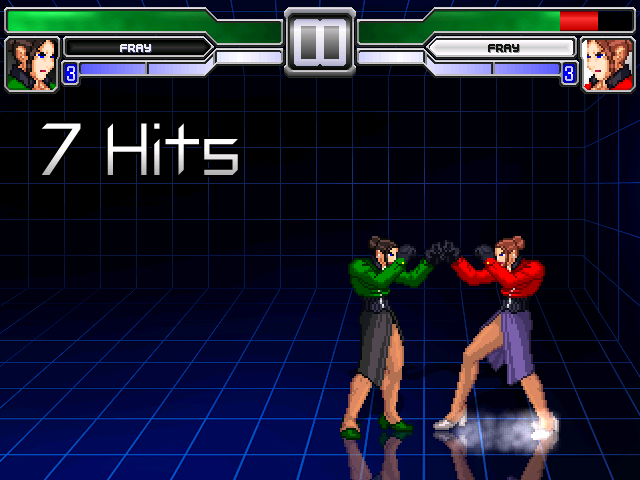Click the pause symbol at top center
Image resolution: width=640 pixels, height=480 pixels.
[x=320, y=42]
